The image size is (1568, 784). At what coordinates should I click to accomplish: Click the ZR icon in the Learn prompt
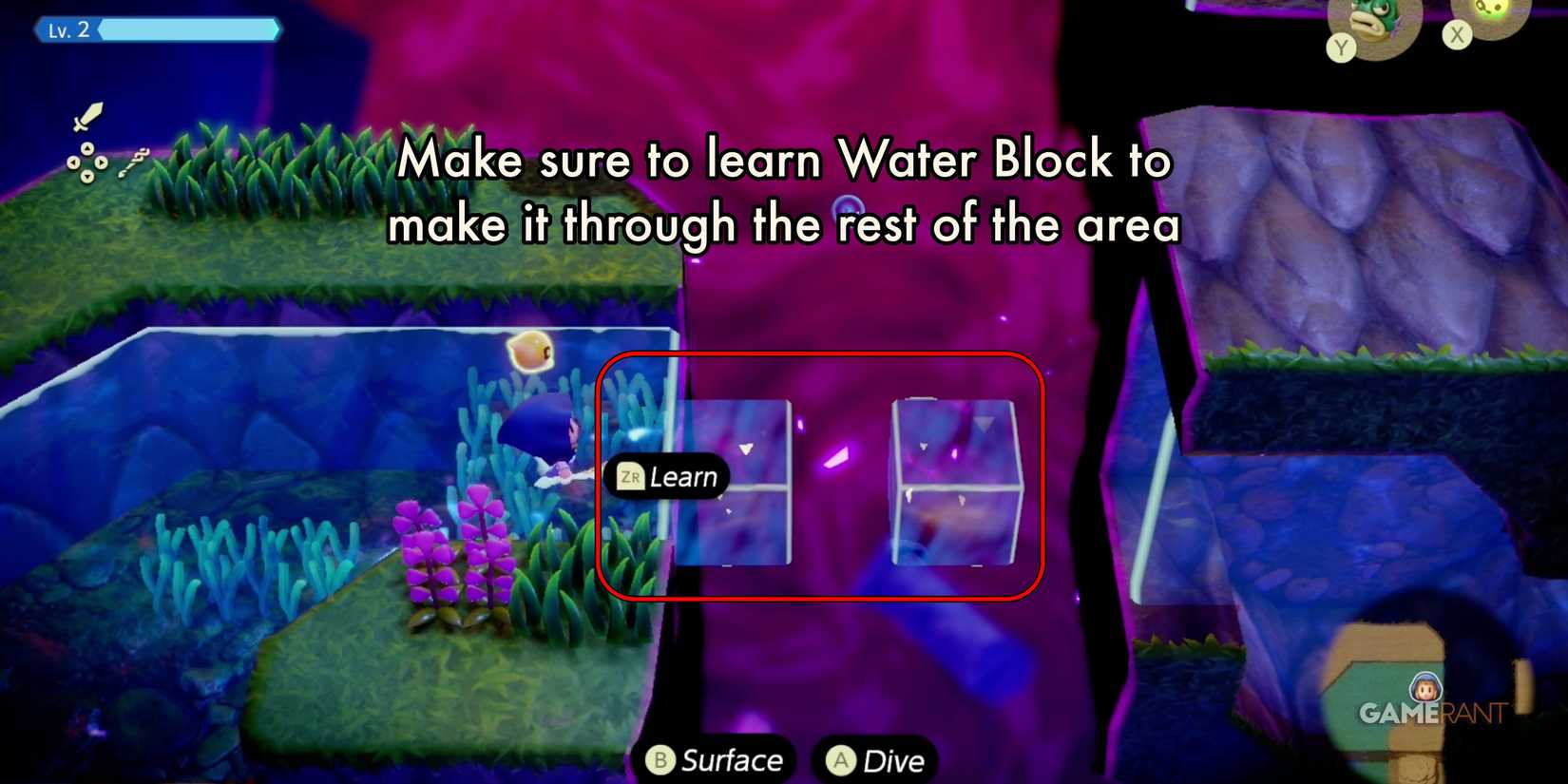coord(629,478)
